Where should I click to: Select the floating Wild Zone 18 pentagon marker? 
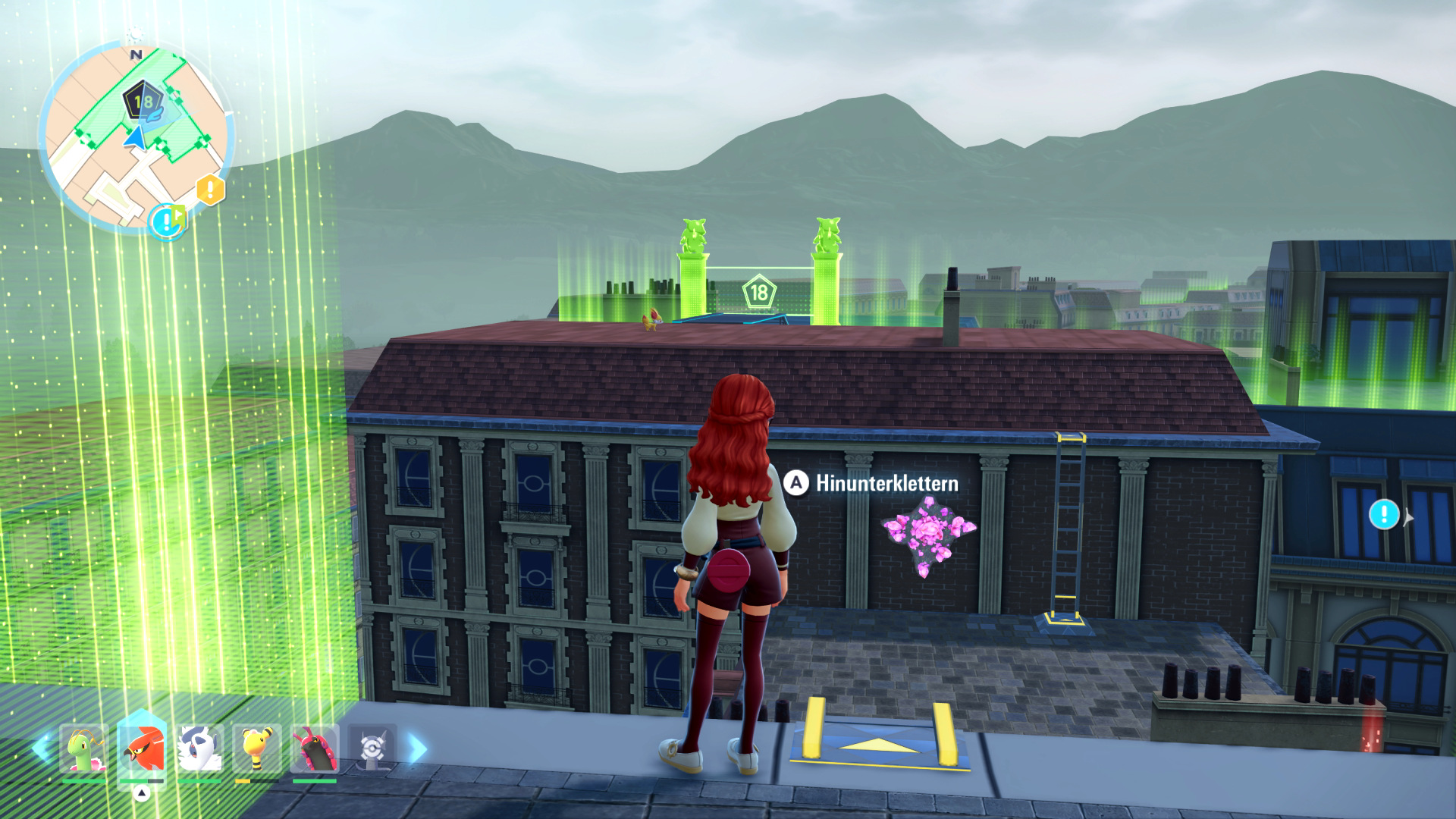click(758, 292)
